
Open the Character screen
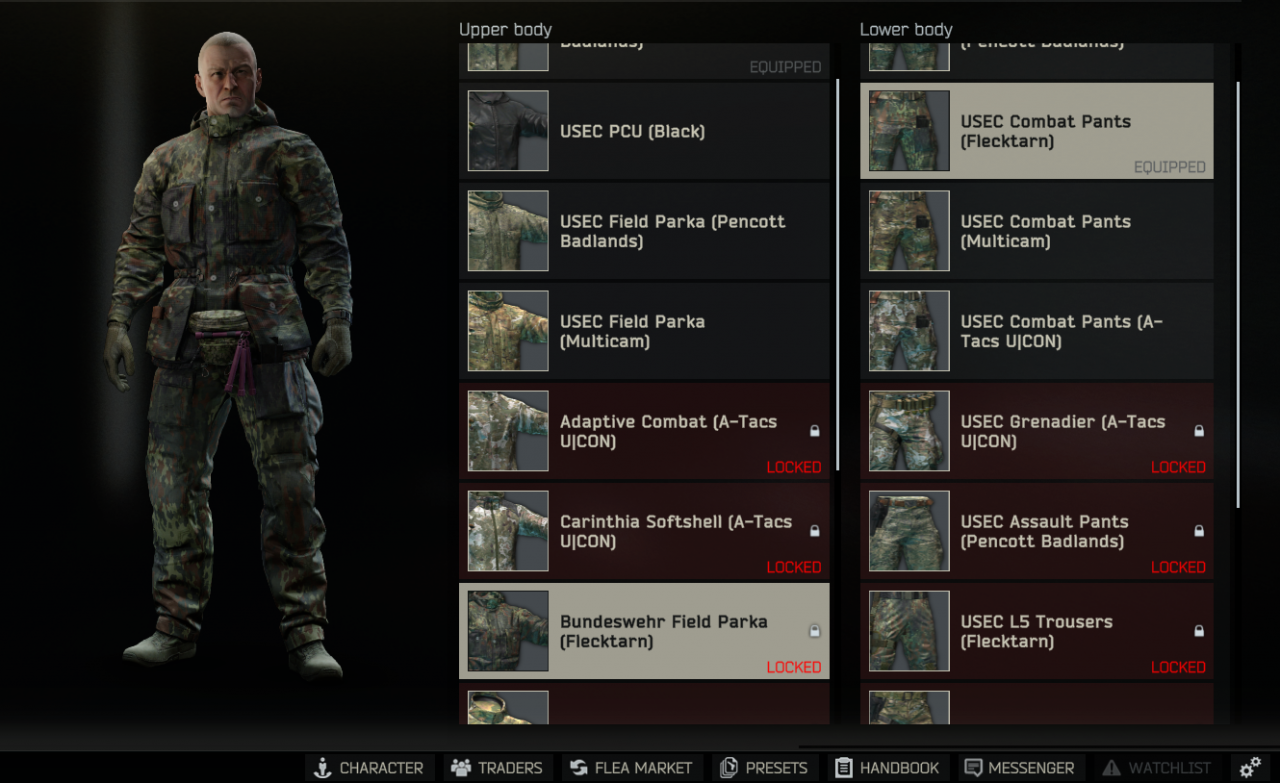(369, 768)
